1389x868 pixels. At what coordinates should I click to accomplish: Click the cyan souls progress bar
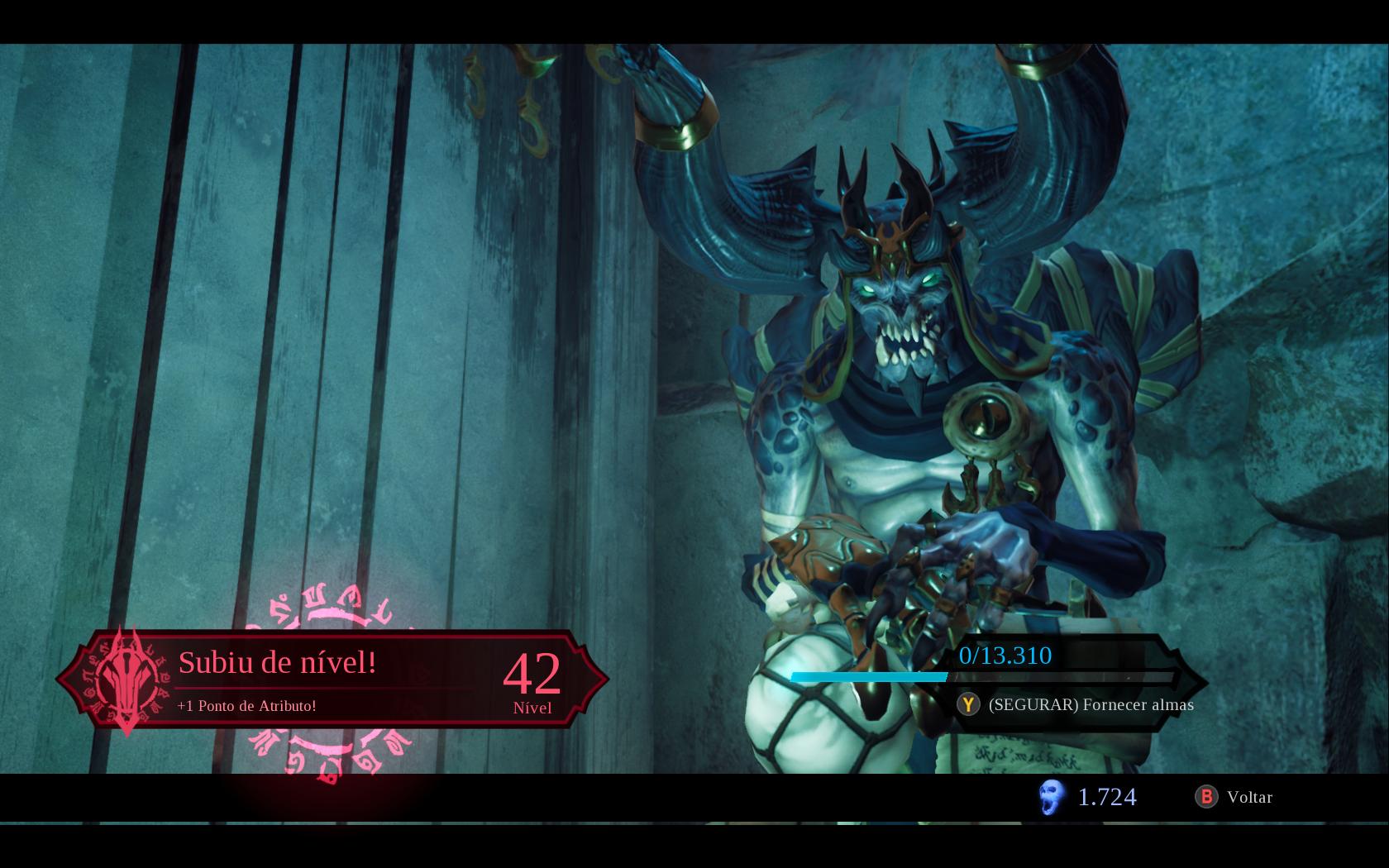coord(868,676)
